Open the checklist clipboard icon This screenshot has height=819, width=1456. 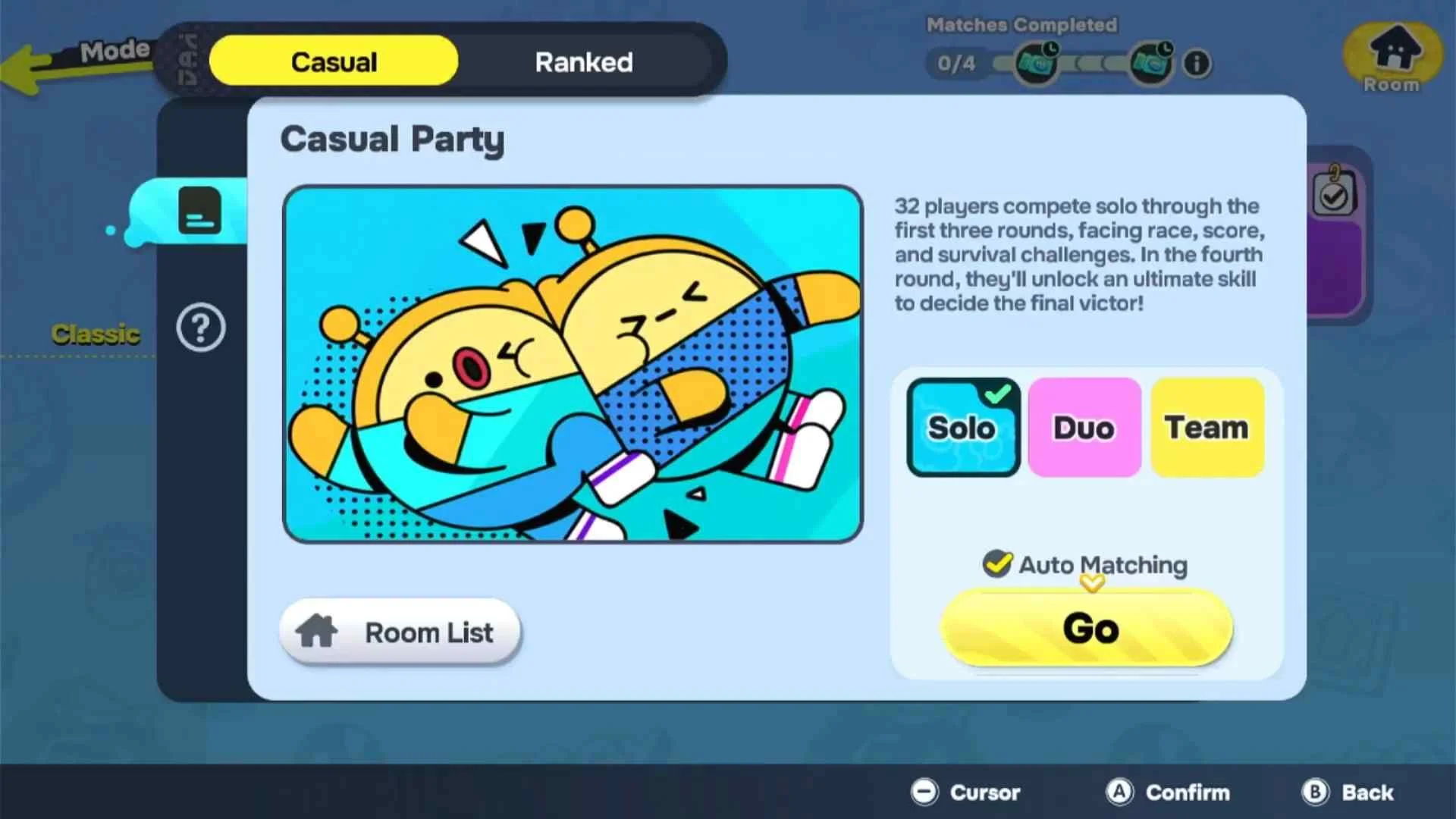point(1333,195)
